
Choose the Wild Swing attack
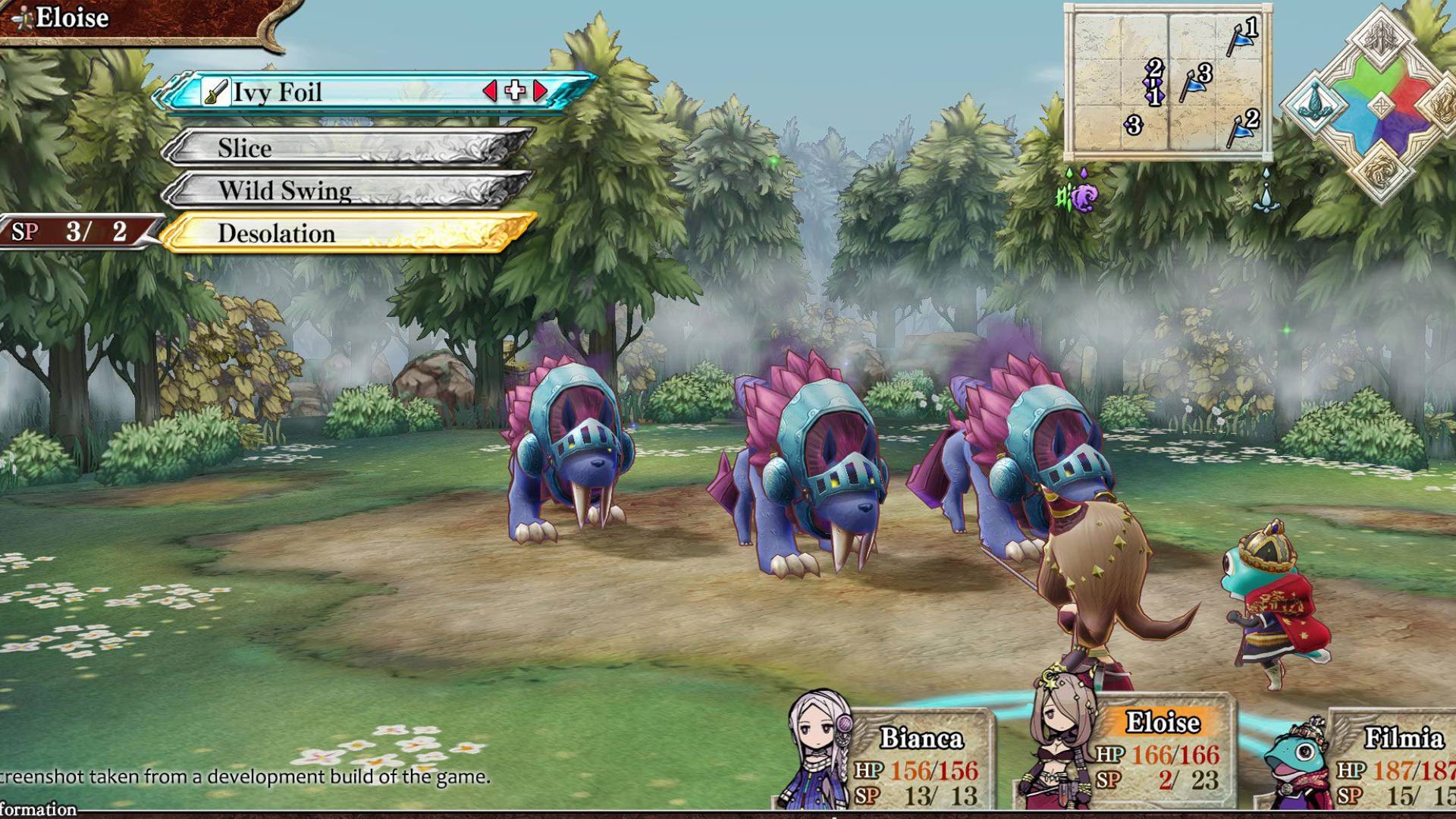(x=349, y=190)
